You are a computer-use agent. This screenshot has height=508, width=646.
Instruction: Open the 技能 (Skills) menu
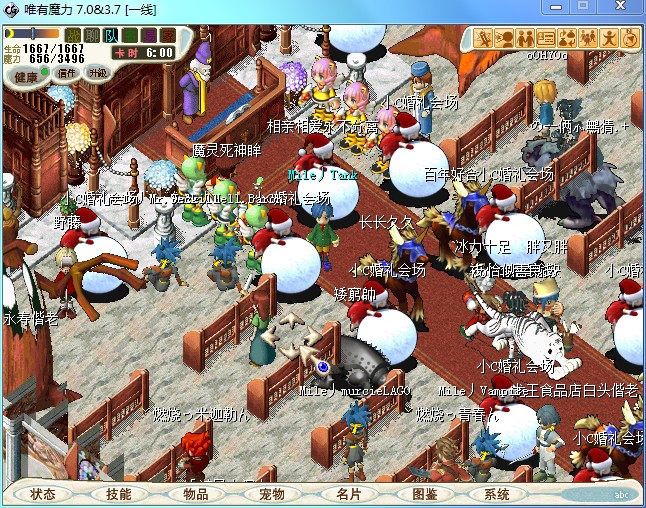119,494
